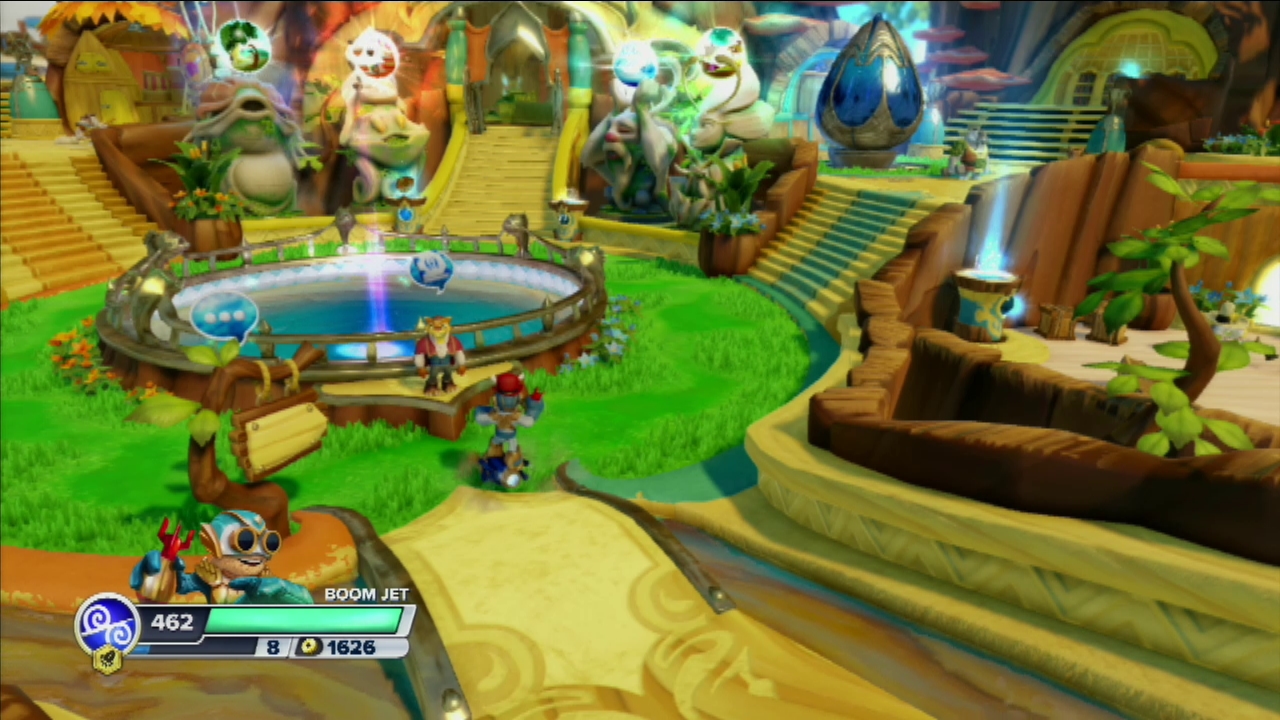
Task: Click the gold coin currency icon
Action: tap(310, 648)
